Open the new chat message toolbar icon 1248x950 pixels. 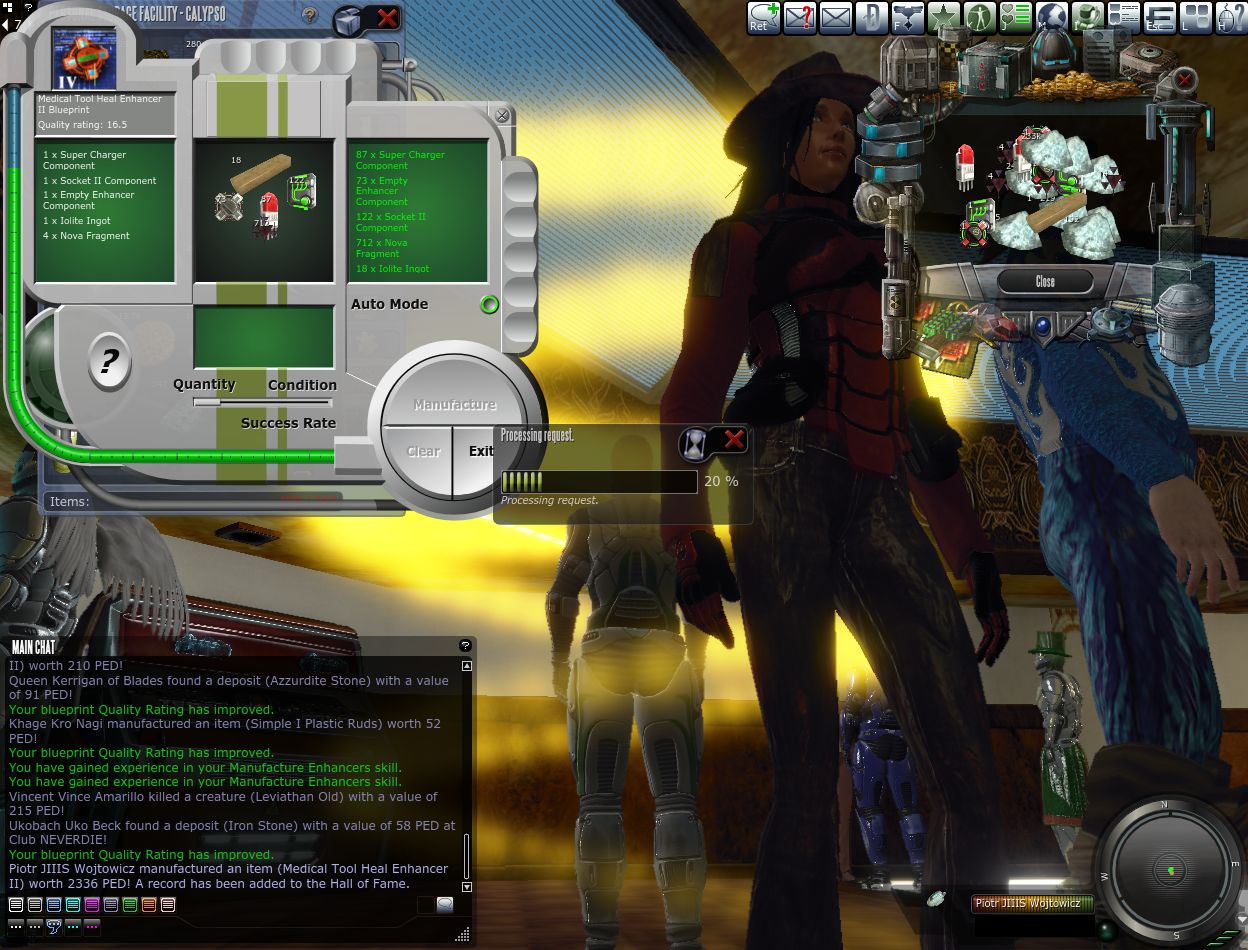tap(764, 18)
